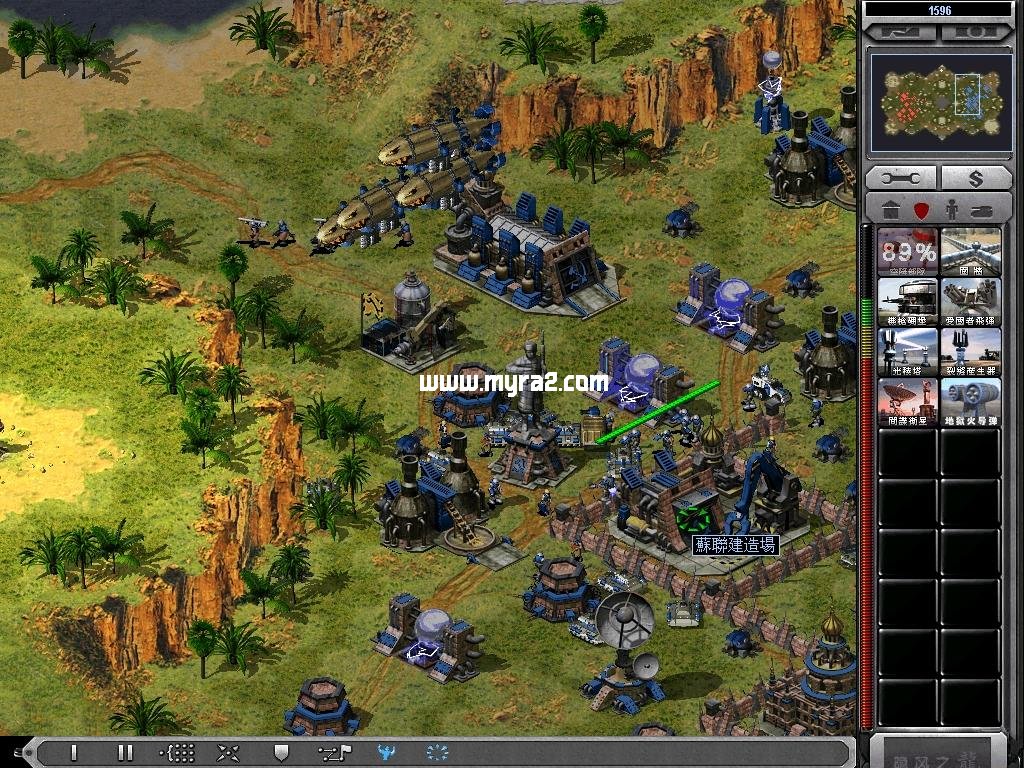Build the fortress wall segment

coord(970,251)
